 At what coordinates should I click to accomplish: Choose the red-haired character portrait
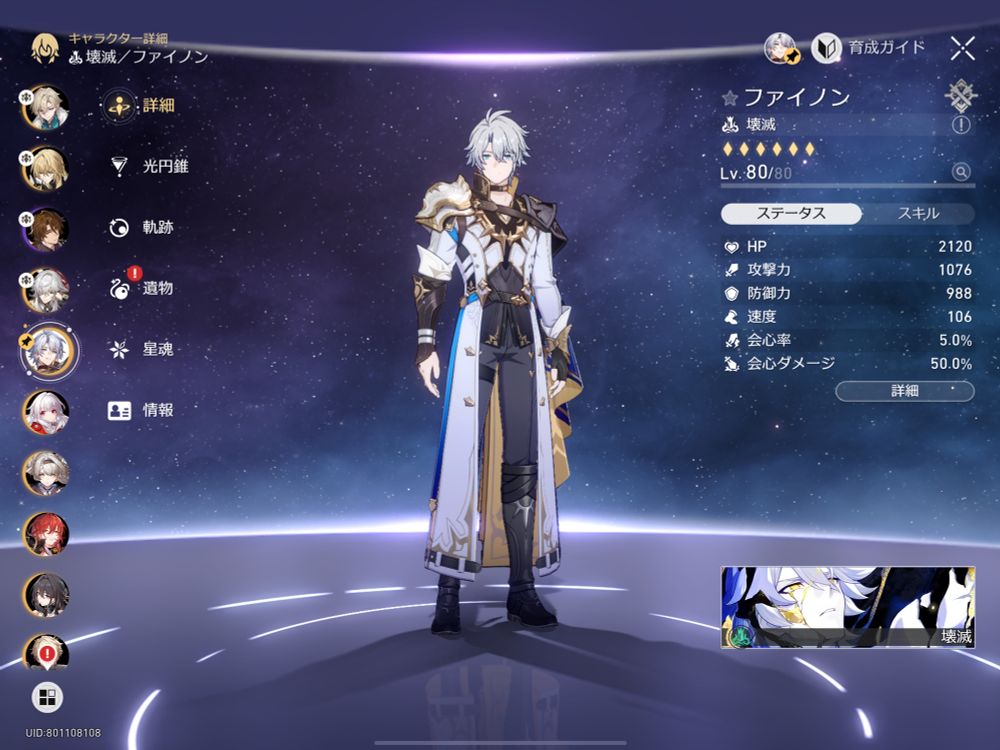click(46, 533)
